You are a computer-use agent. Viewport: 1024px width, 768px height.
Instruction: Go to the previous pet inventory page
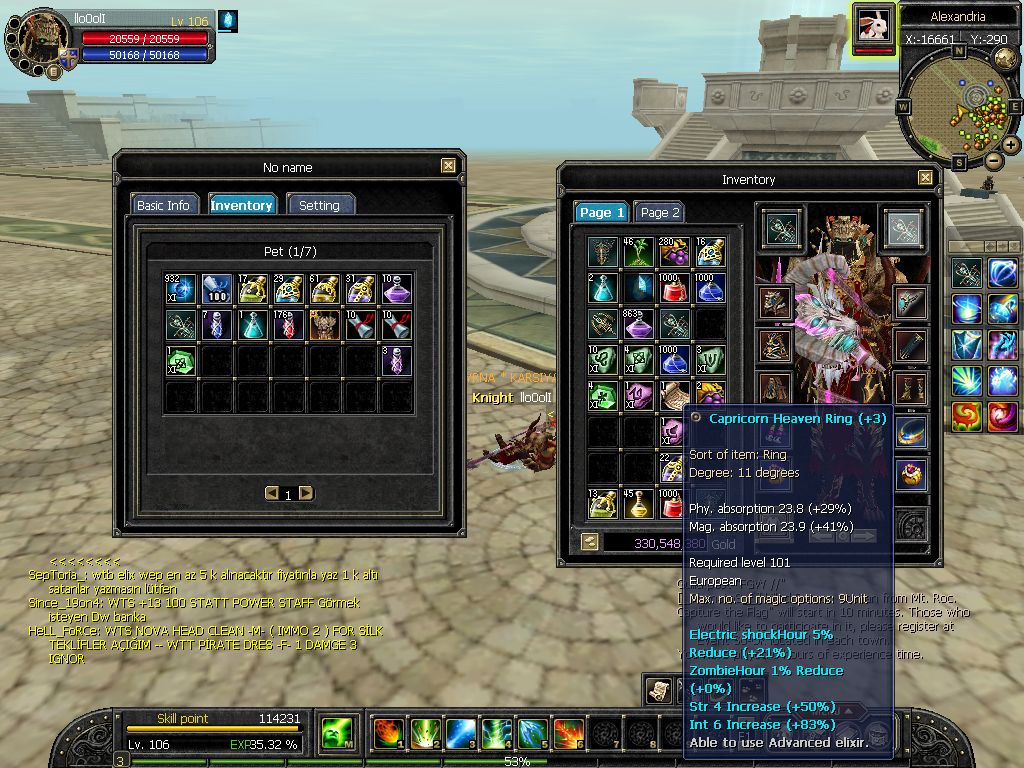(271, 493)
